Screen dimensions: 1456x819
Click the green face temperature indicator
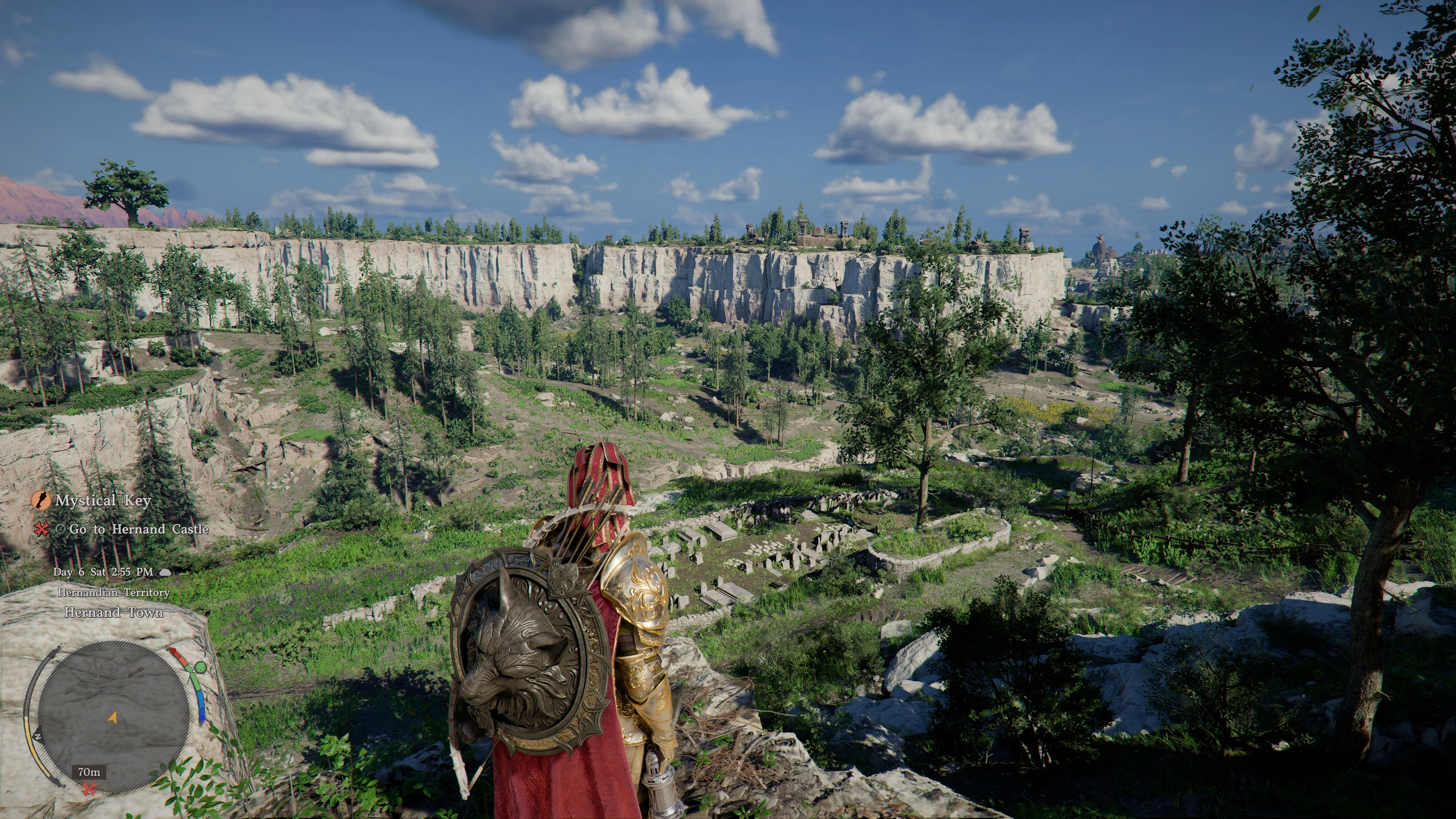199,667
